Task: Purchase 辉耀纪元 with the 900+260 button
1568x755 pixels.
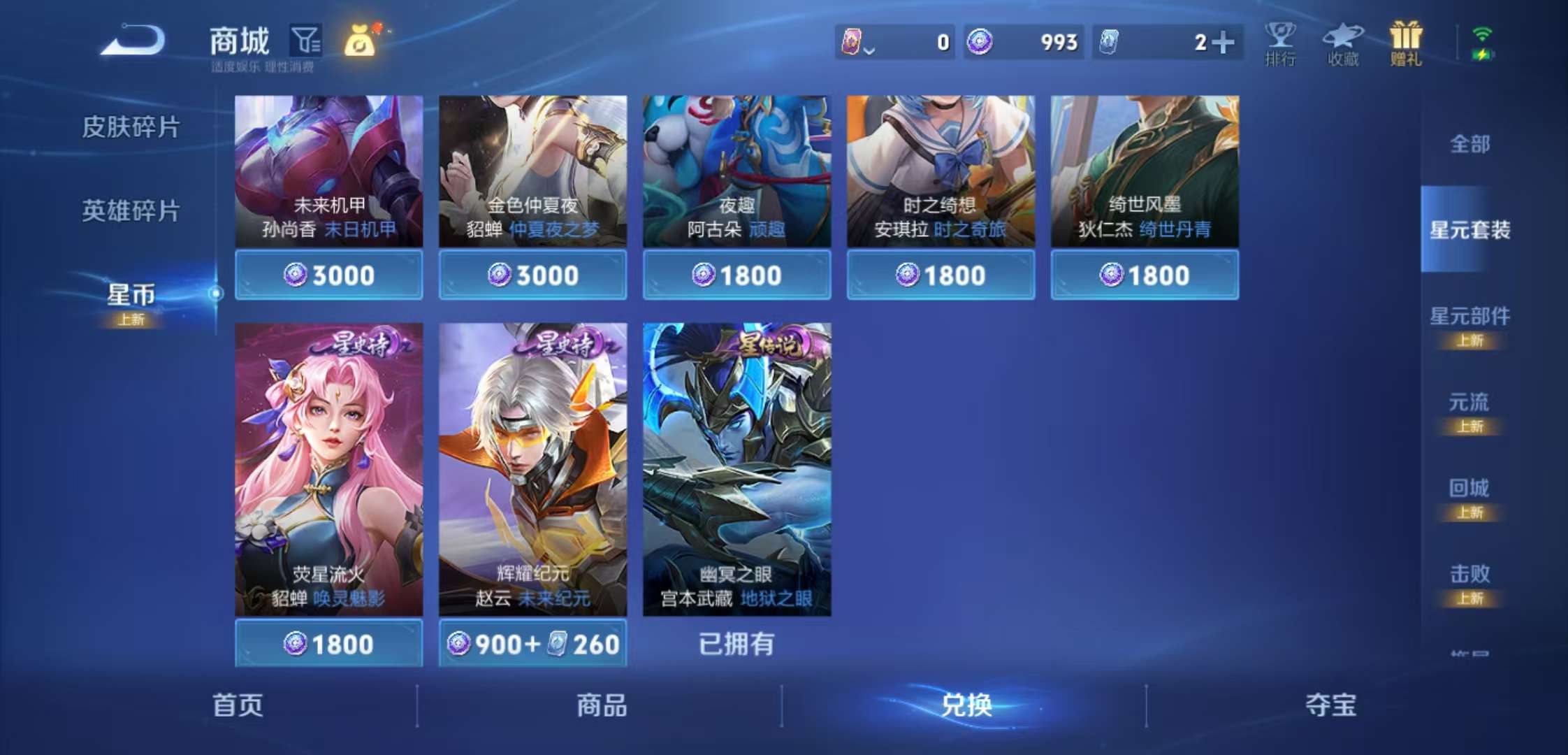Action: pos(532,644)
